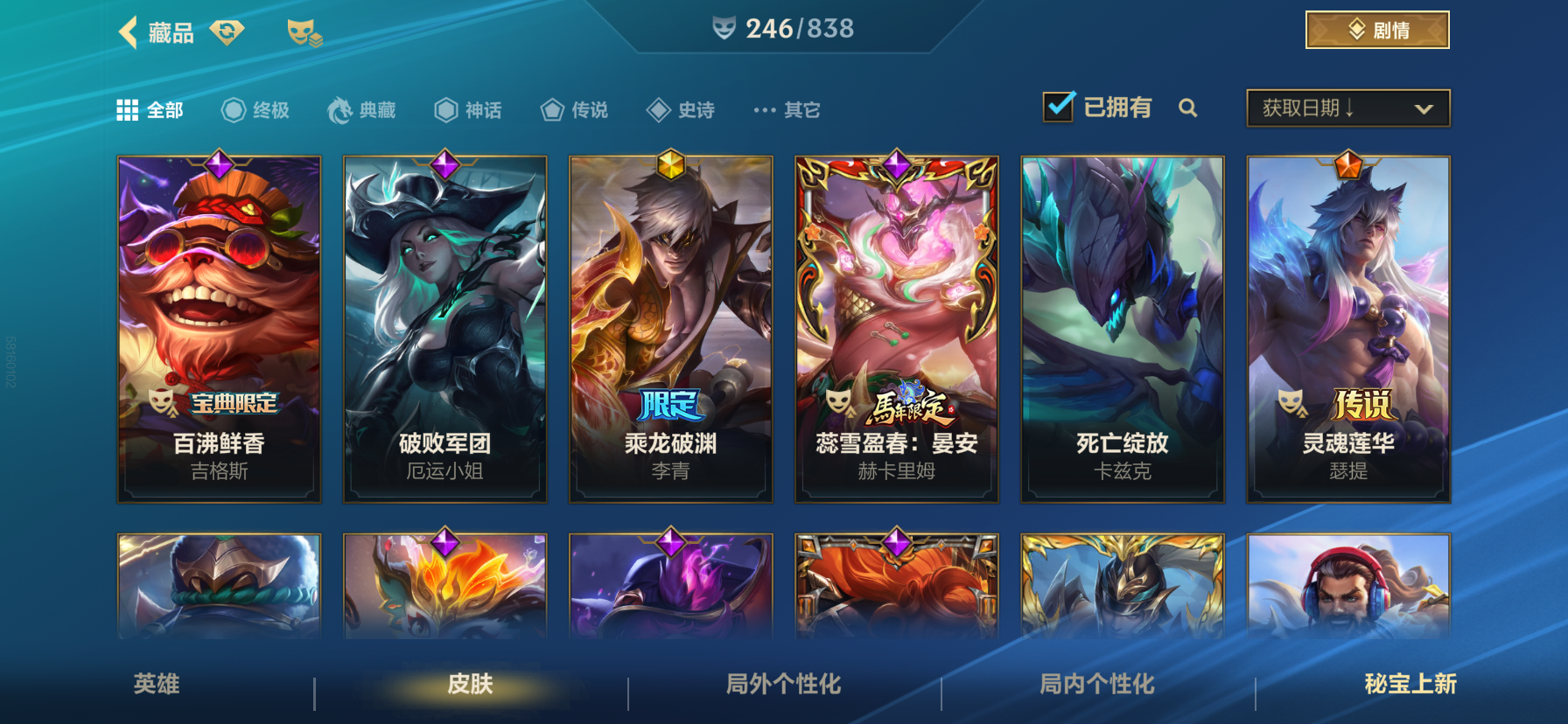Image resolution: width=1568 pixels, height=724 pixels.
Task: Click the 剧情 button
Action: tap(1377, 29)
